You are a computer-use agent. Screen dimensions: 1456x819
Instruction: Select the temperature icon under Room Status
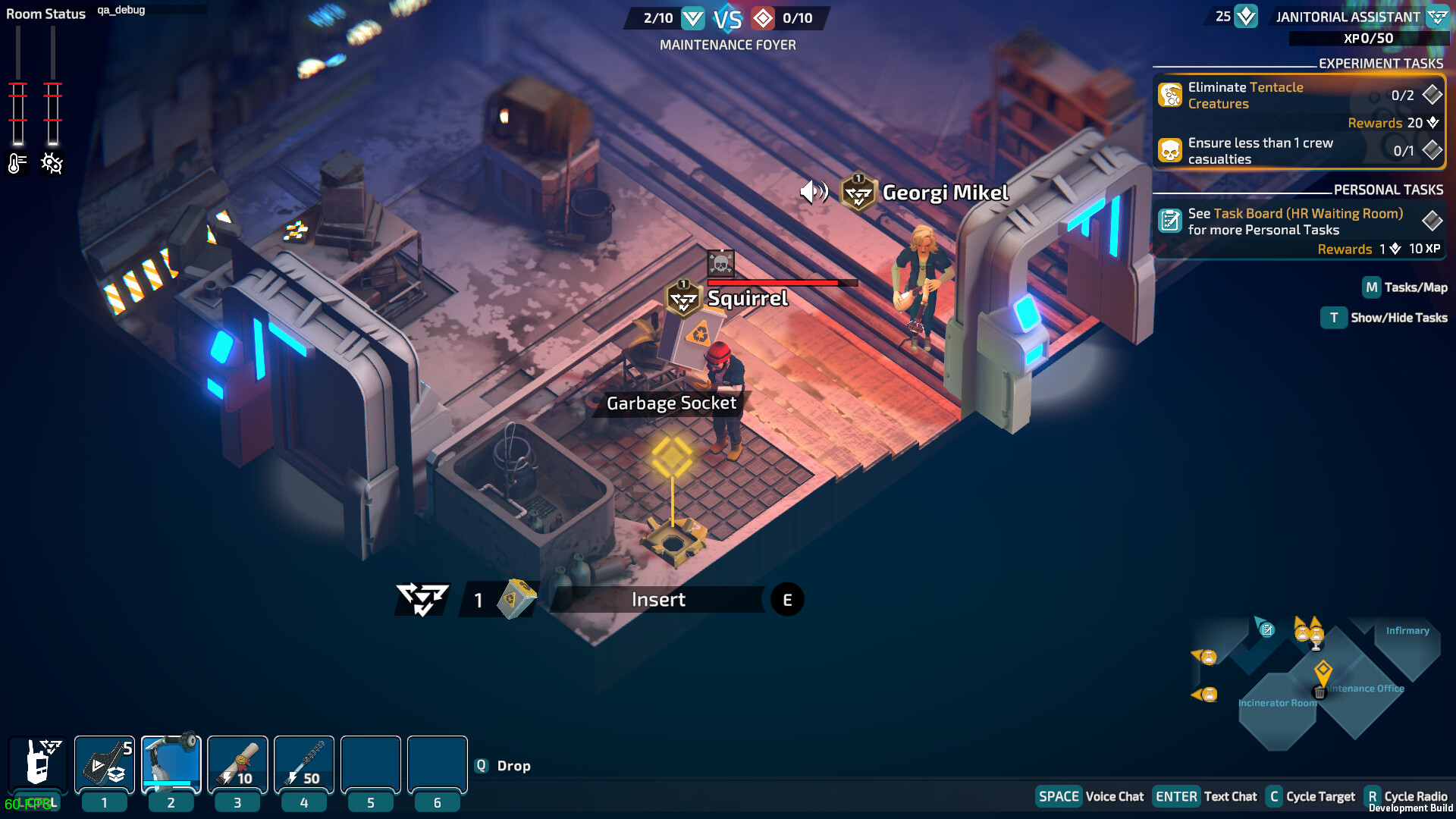pyautogui.click(x=17, y=162)
